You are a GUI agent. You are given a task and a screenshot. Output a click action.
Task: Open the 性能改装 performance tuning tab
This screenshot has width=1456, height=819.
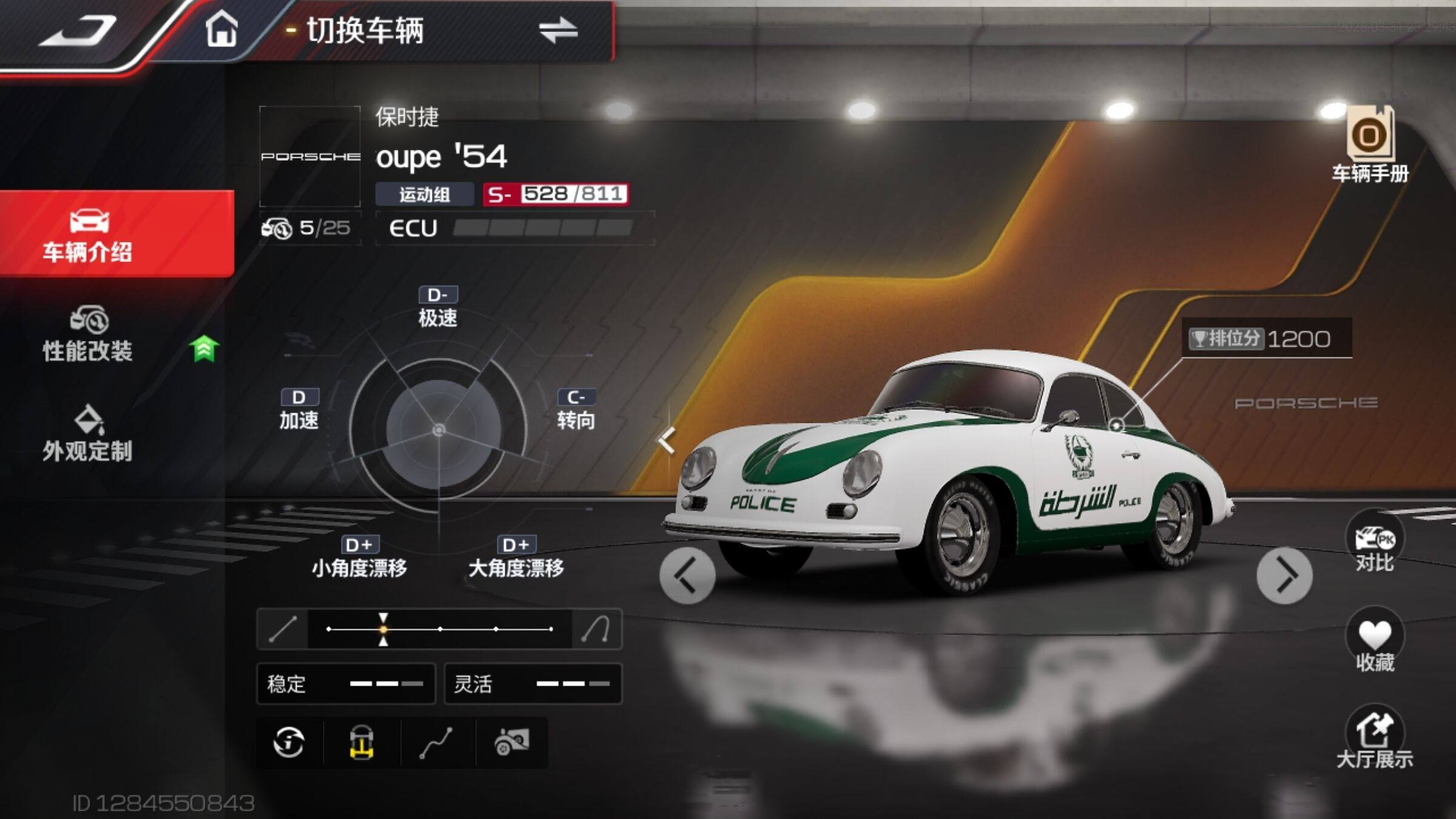click(89, 335)
